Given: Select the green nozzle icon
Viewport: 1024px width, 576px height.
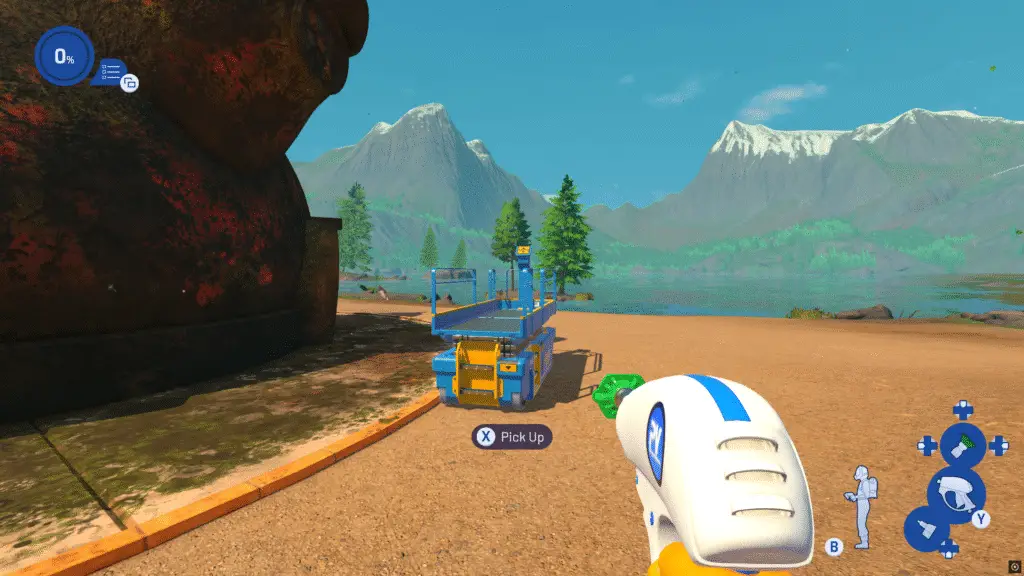Looking at the screenshot, I should click(x=962, y=445).
